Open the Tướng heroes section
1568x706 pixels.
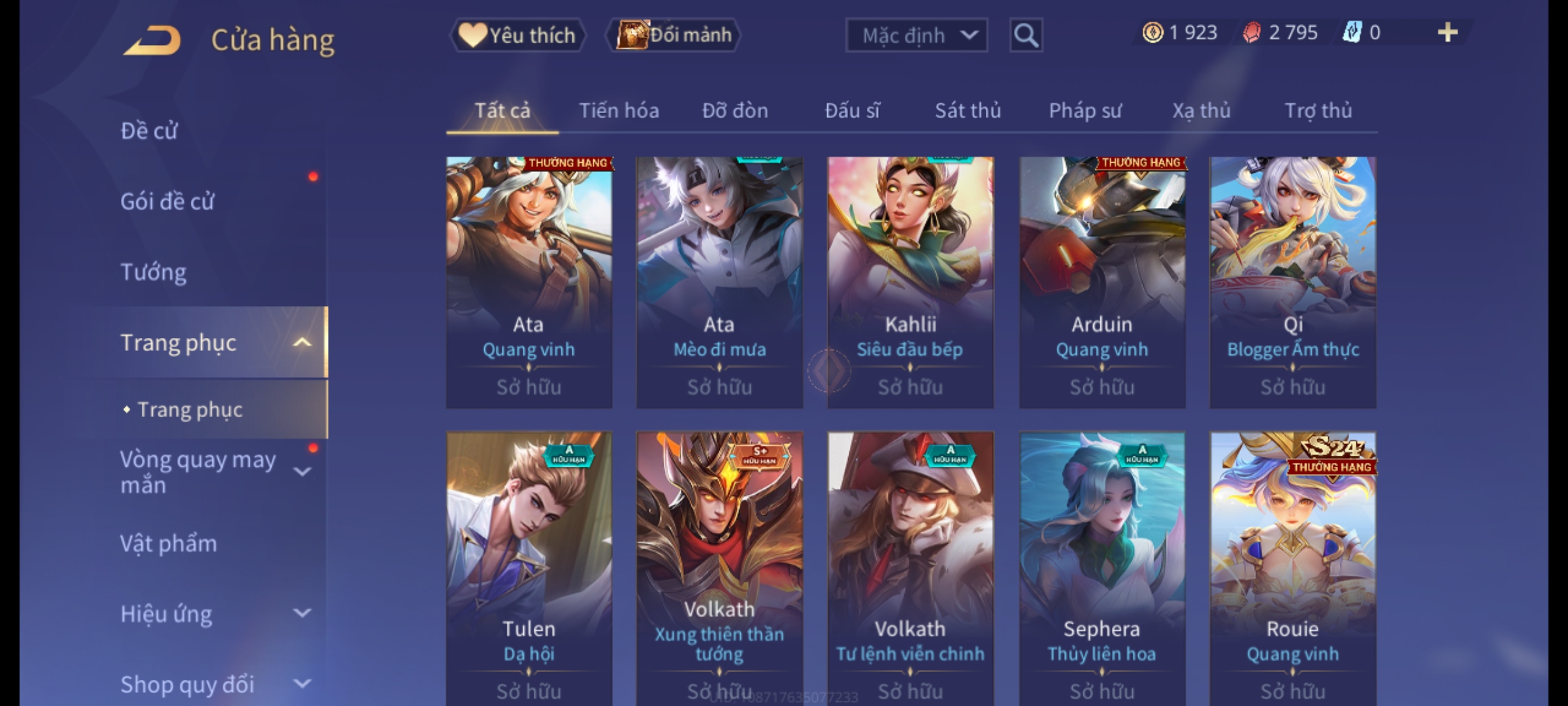tap(154, 272)
